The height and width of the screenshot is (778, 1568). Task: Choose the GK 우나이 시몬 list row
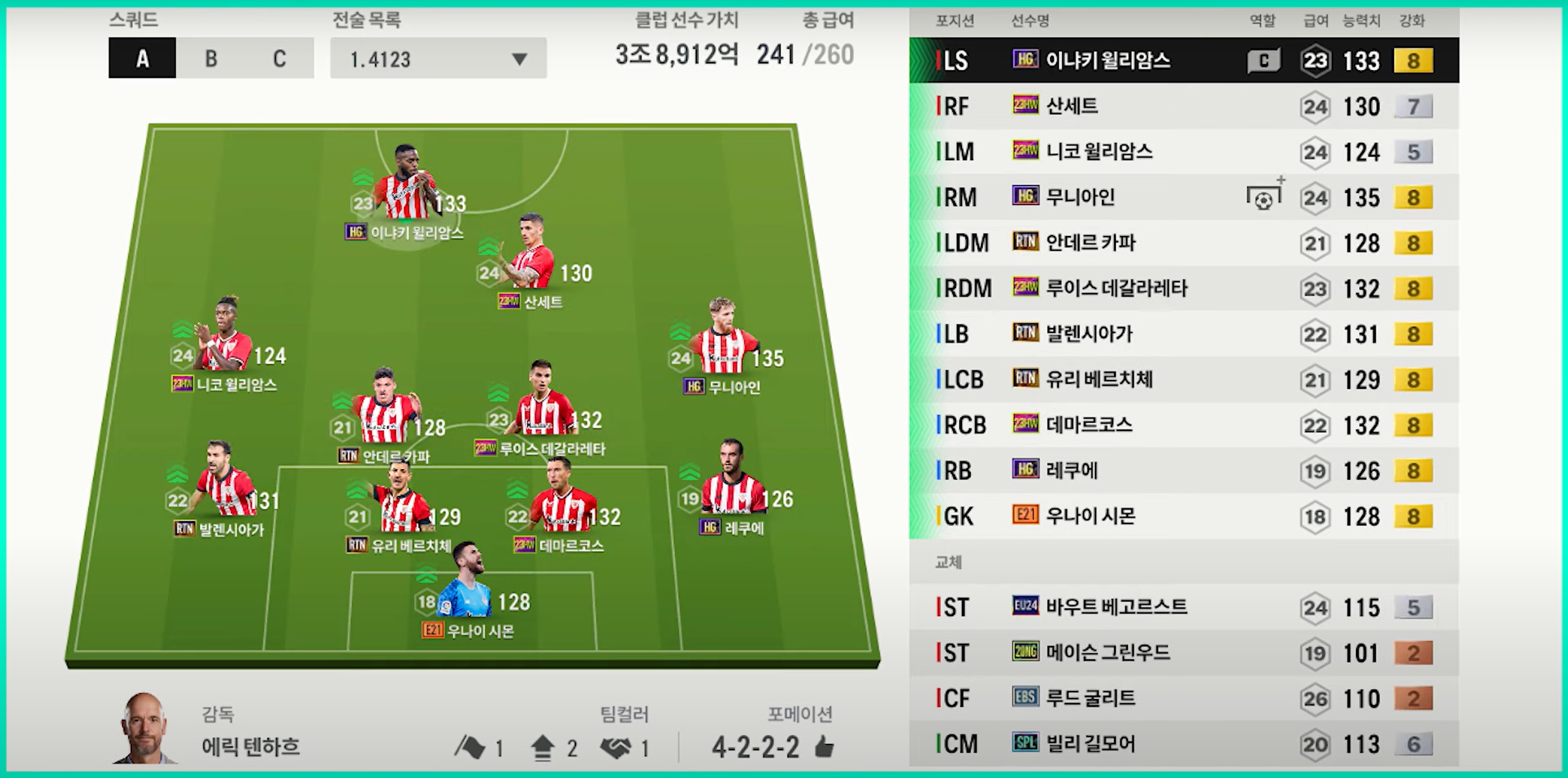pos(1183,517)
